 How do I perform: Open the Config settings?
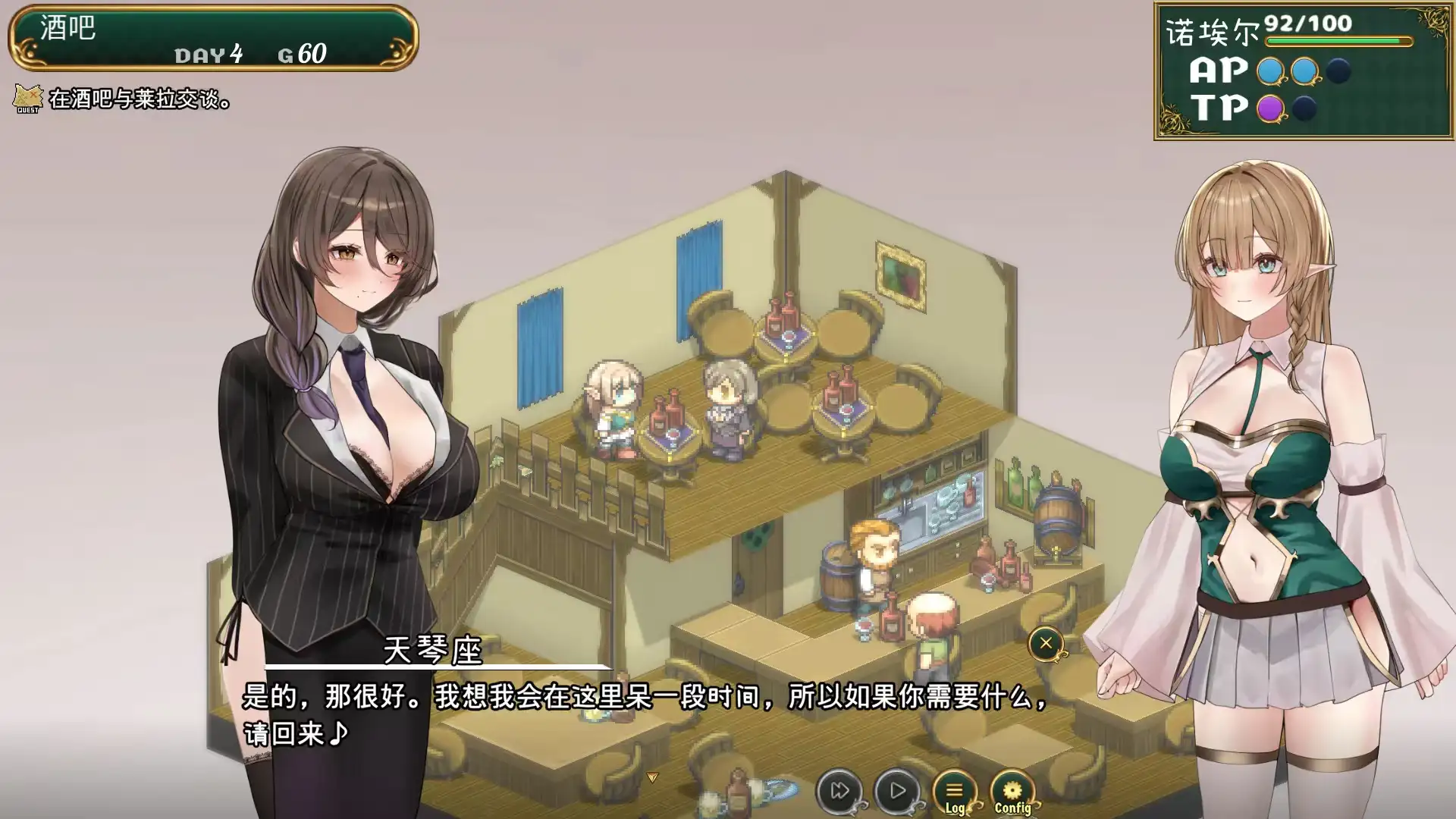(x=1012, y=792)
